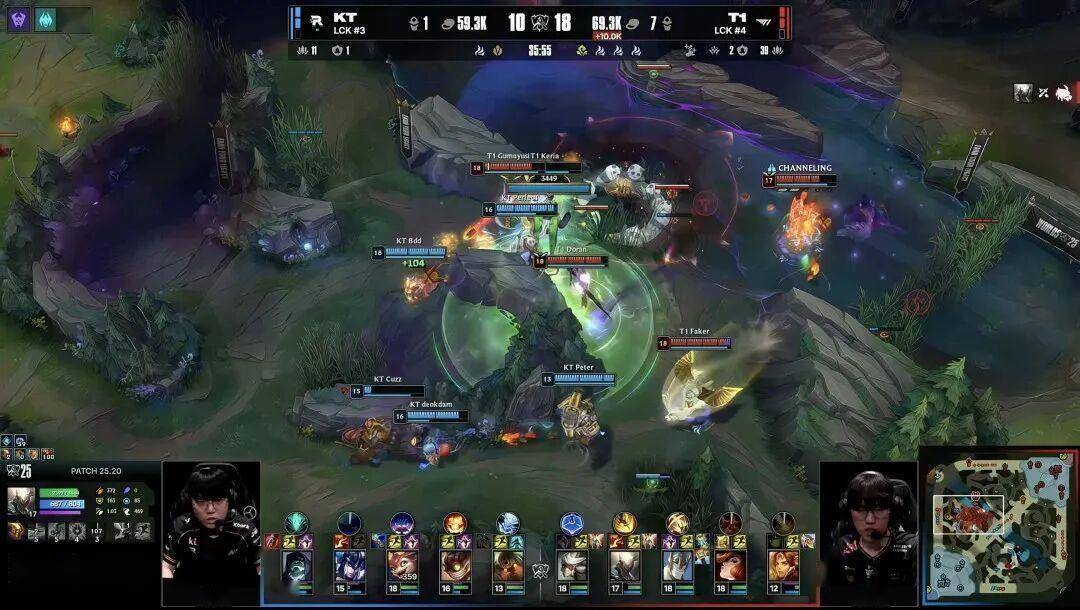Select the T1 team logo on scoreboard

point(765,22)
